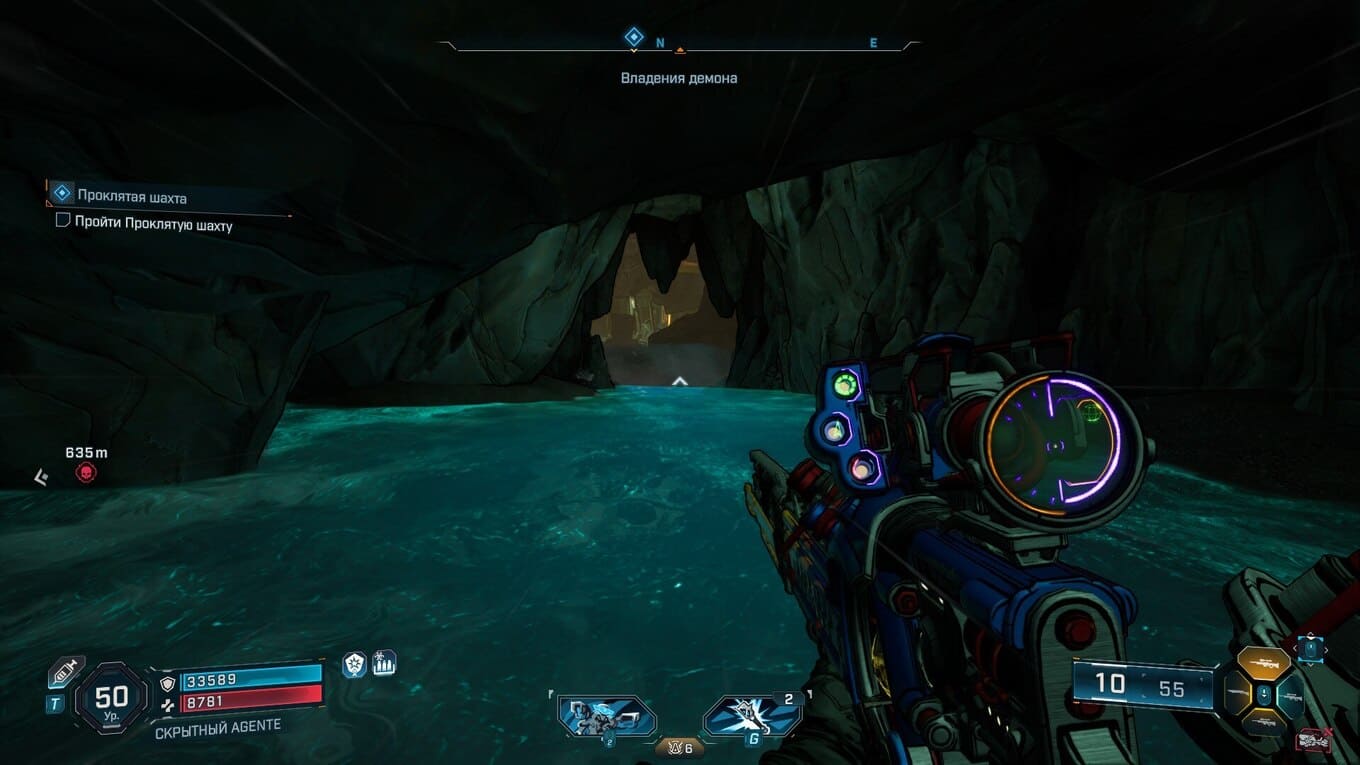Open the level 50 character badge

tap(111, 697)
